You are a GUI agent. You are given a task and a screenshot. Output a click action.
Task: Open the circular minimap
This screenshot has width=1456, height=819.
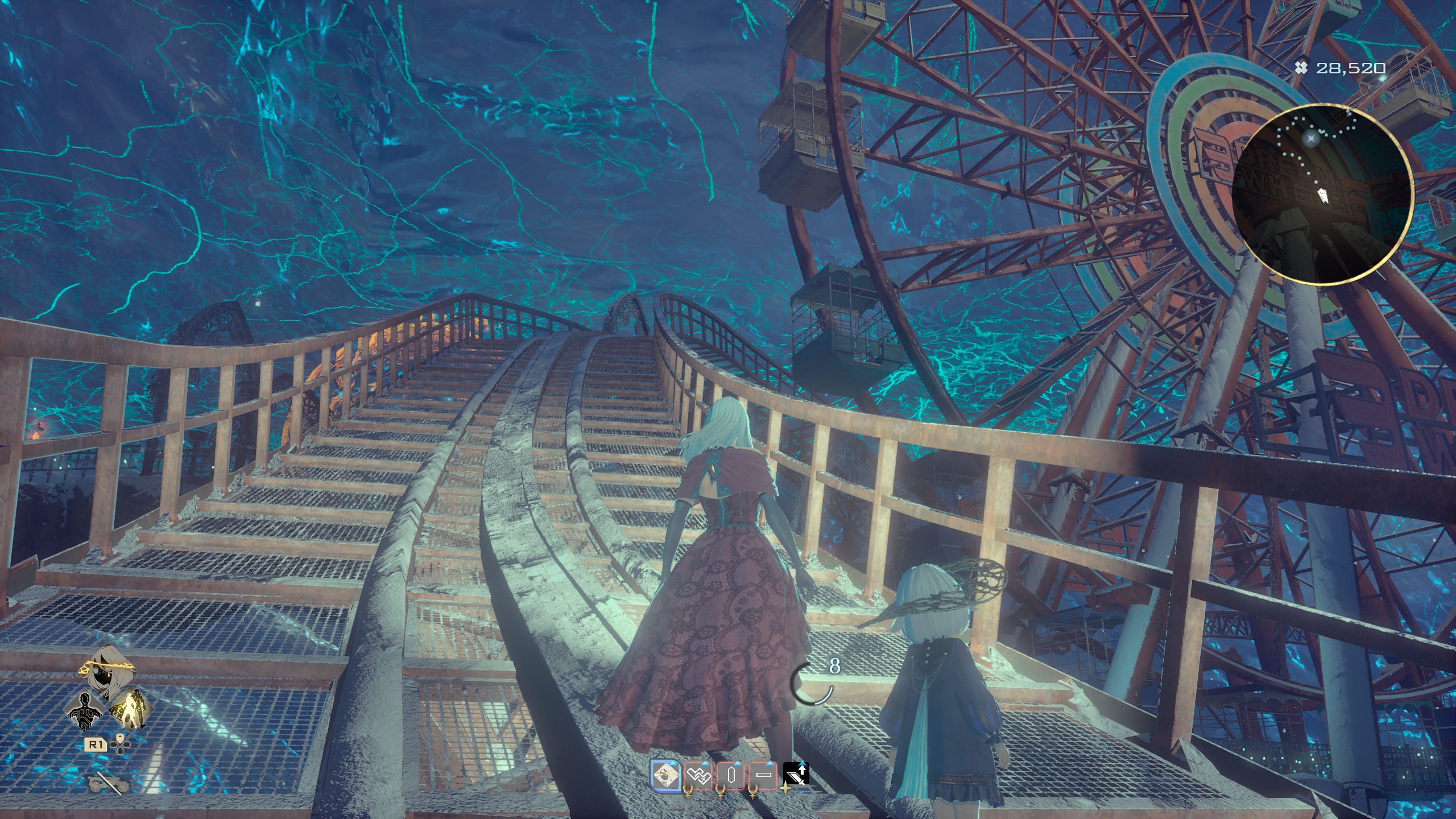click(x=1324, y=195)
